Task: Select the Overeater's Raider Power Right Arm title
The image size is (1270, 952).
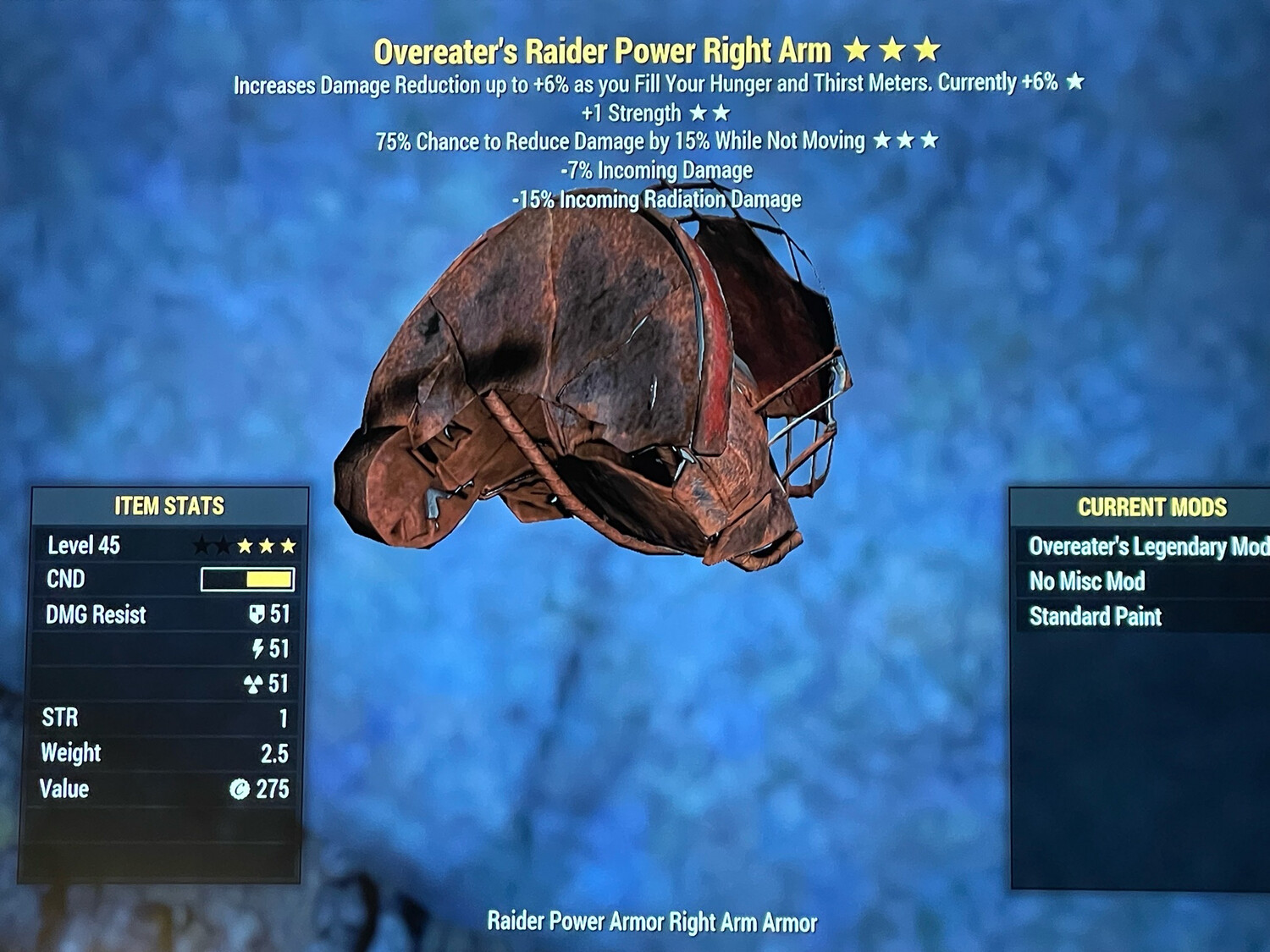Action: [x=604, y=50]
